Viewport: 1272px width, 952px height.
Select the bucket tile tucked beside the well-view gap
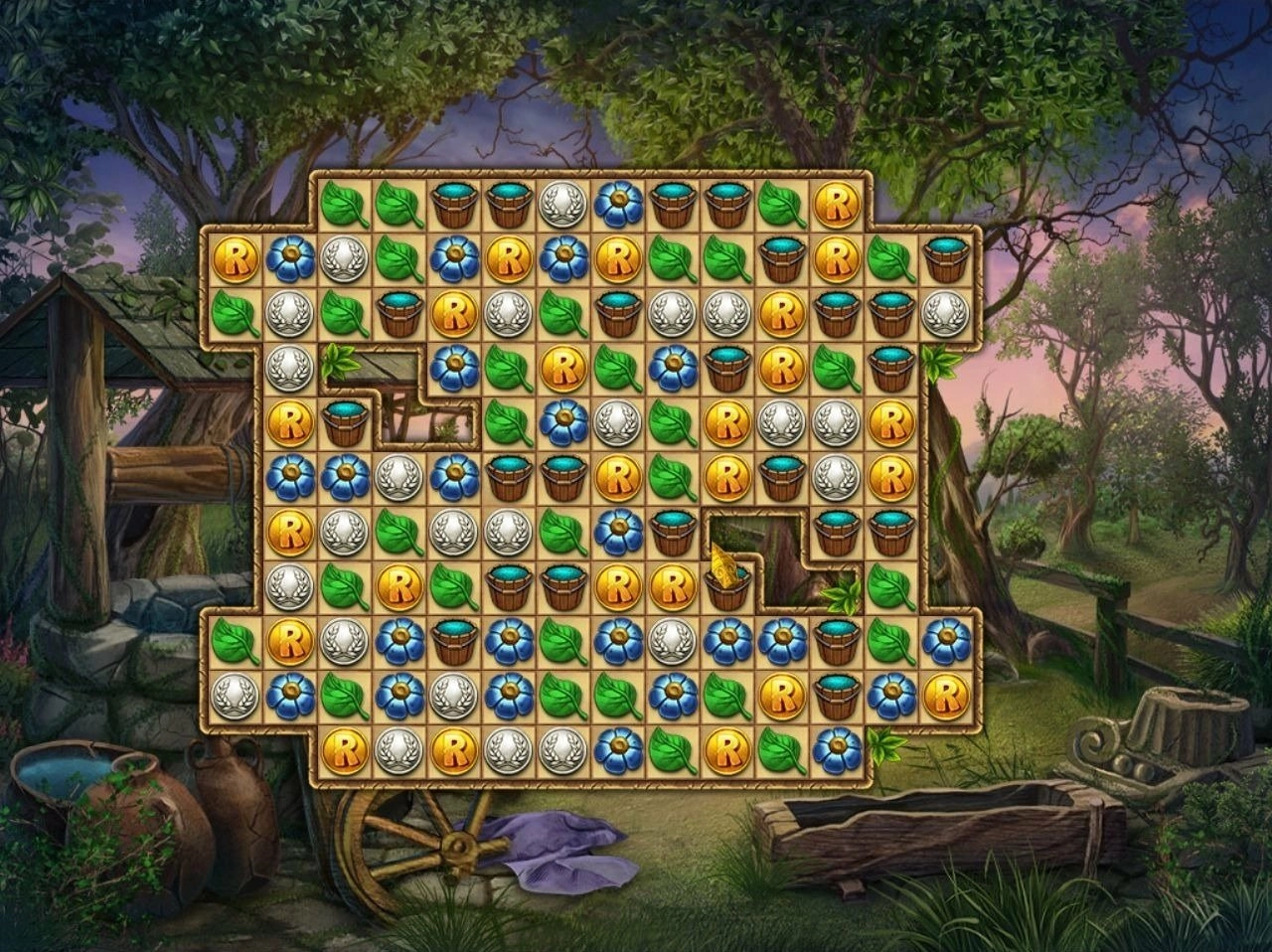click(x=345, y=423)
